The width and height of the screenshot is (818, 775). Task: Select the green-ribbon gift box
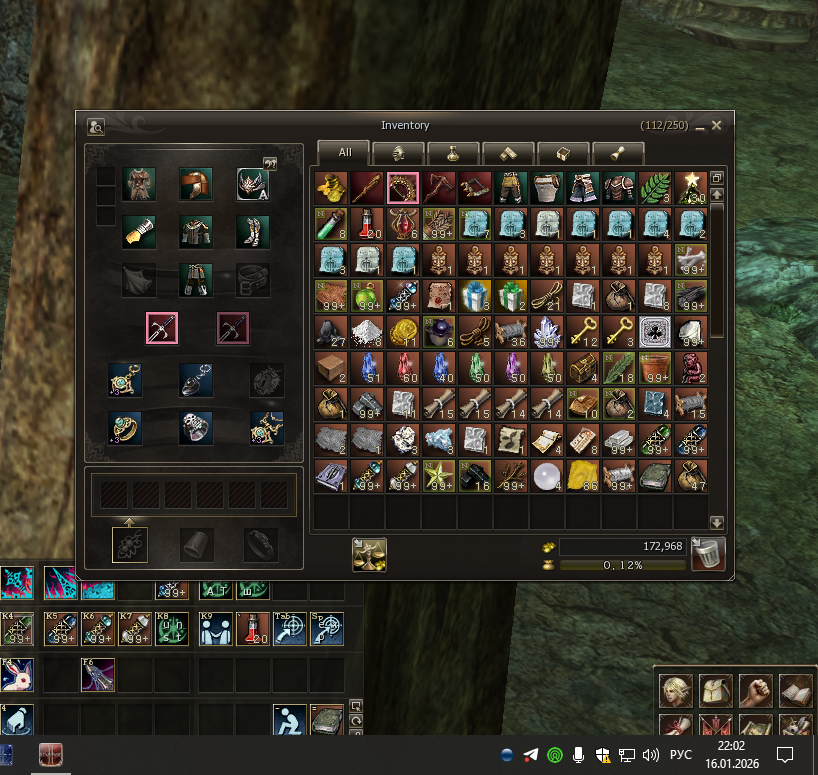[x=511, y=295]
